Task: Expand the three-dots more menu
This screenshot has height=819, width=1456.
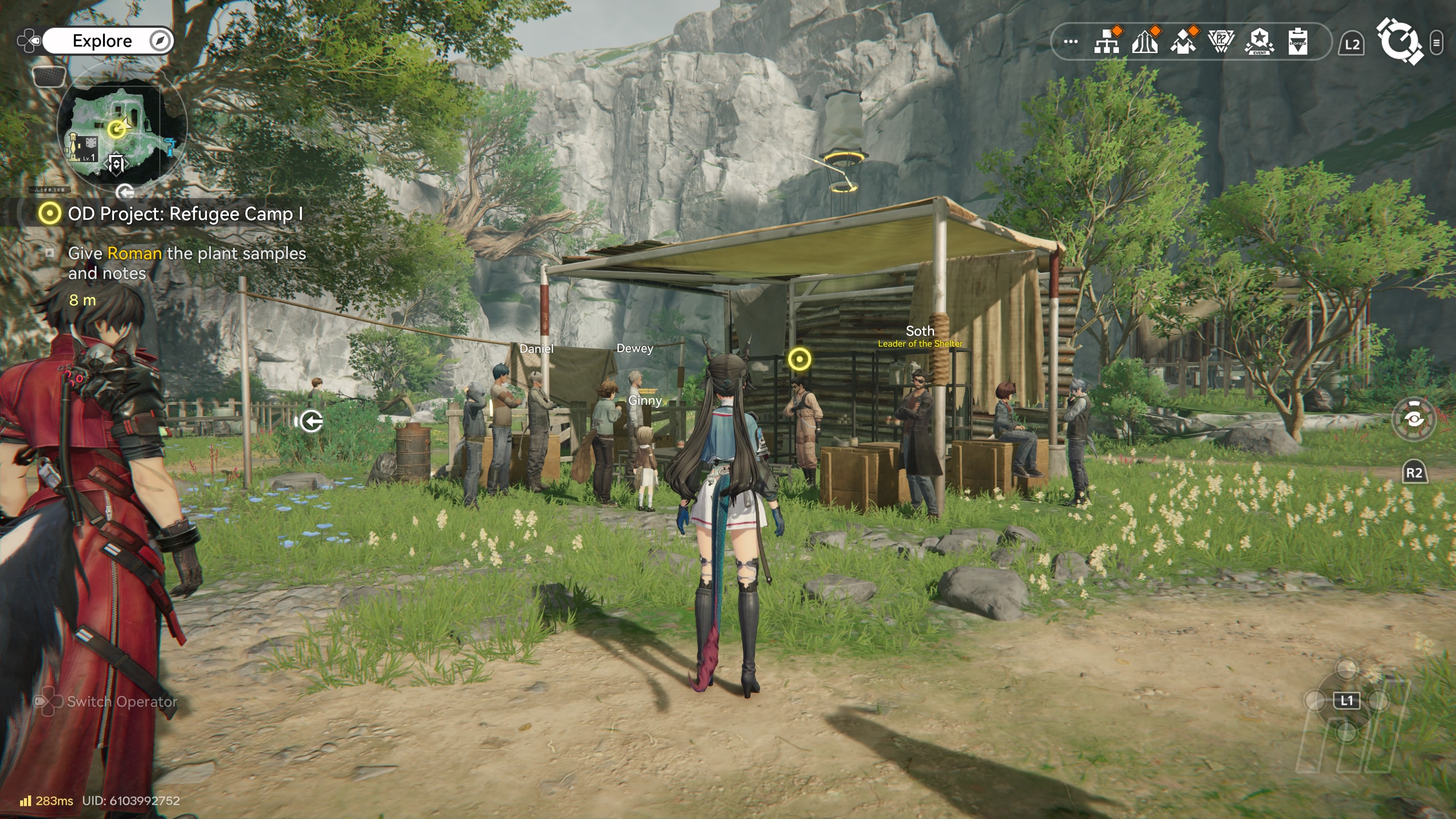Action: [x=1070, y=41]
